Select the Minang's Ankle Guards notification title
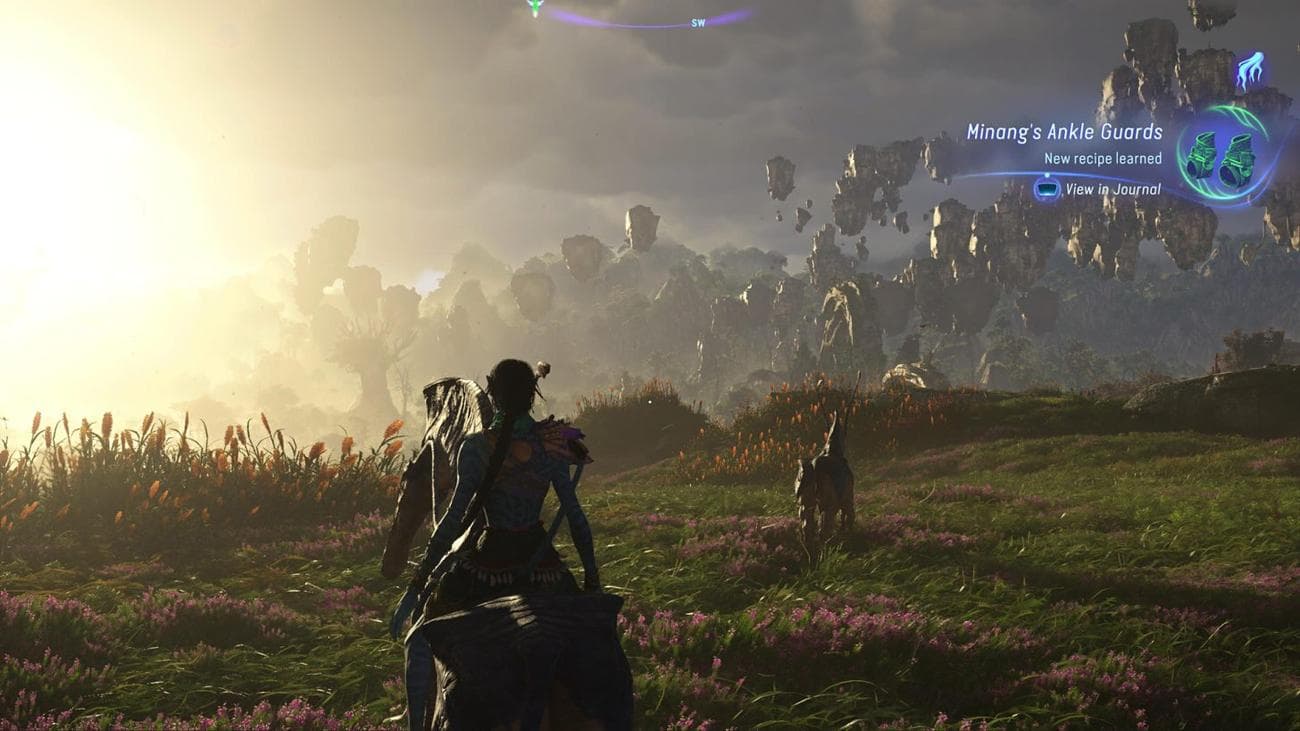Viewport: 1300px width, 731px height. [1064, 132]
